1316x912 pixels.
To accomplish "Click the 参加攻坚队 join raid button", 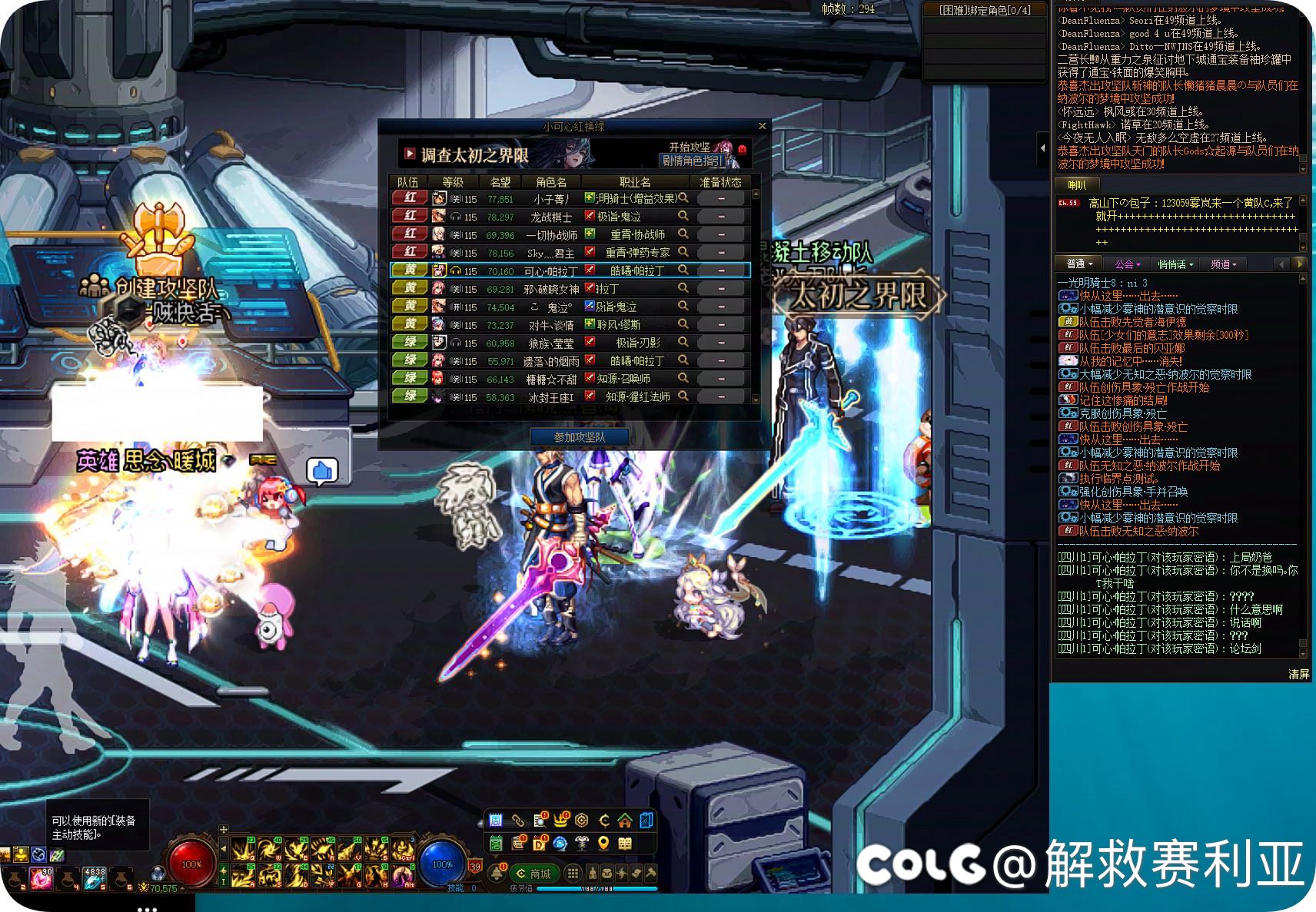I will click(580, 437).
